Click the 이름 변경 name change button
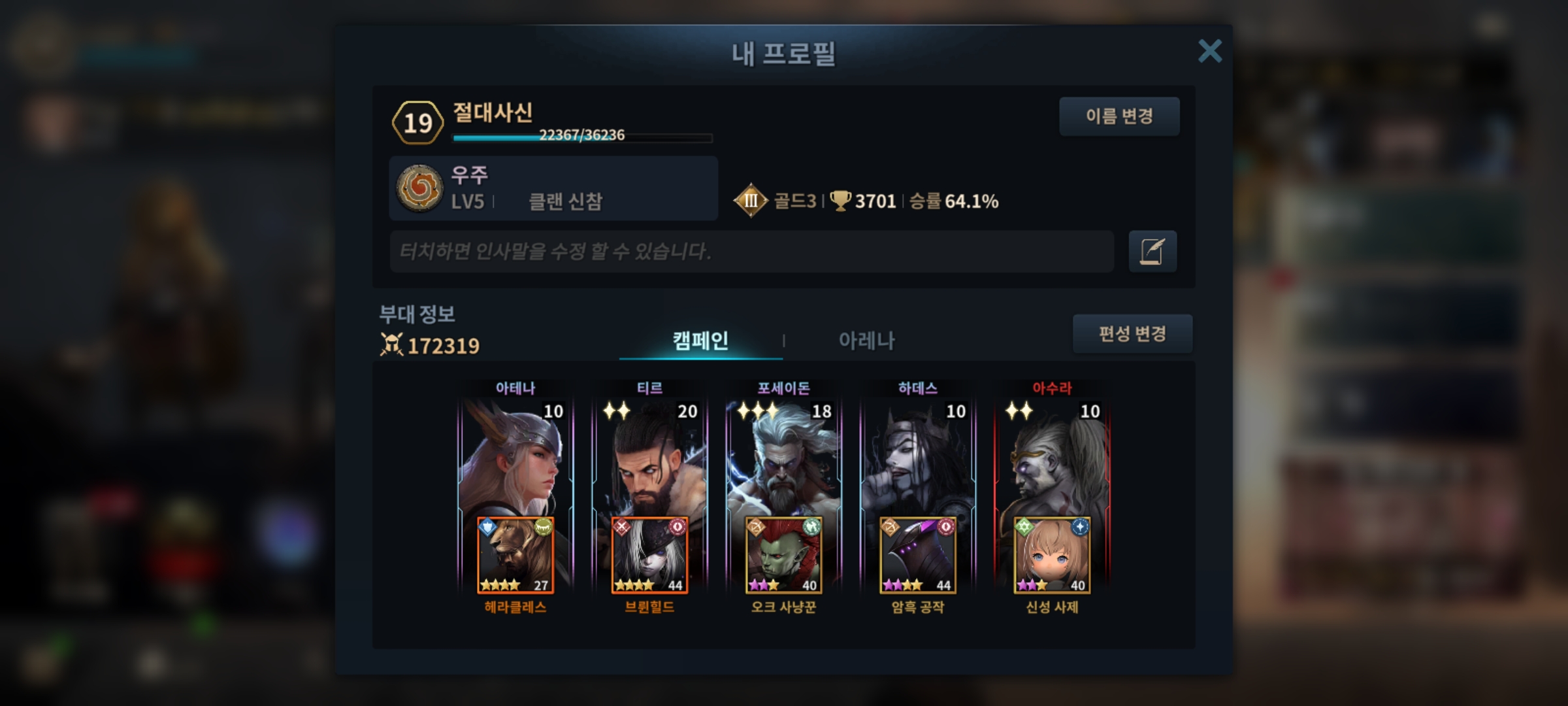This screenshot has width=1568, height=706. tap(1119, 116)
